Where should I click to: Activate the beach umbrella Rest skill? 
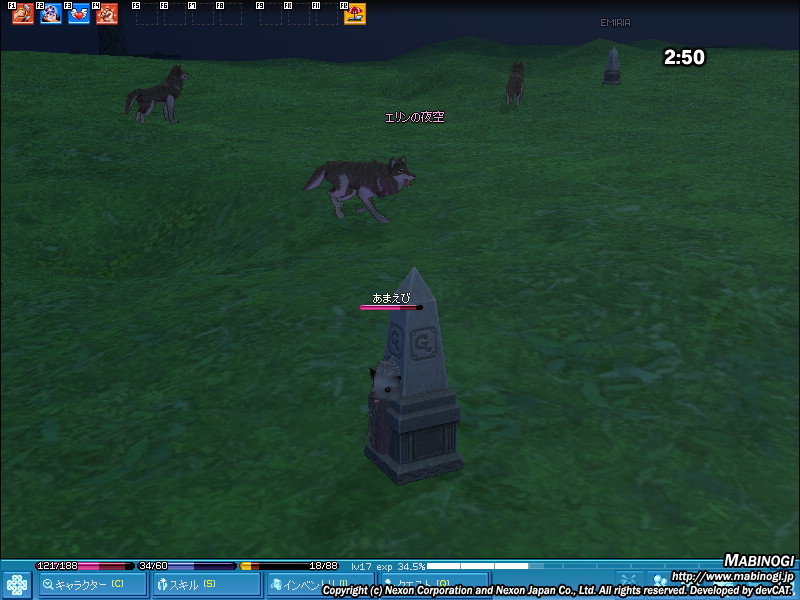tap(355, 14)
